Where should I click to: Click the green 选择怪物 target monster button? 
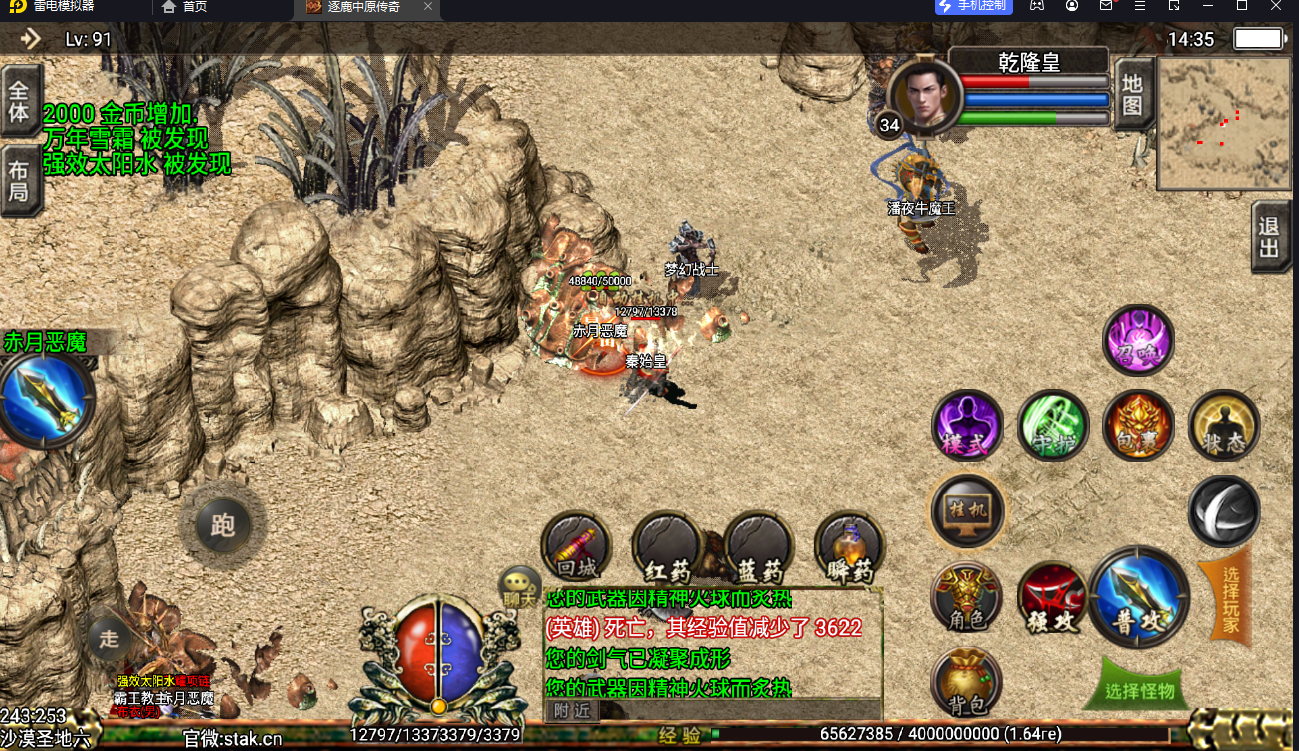coord(1139,690)
